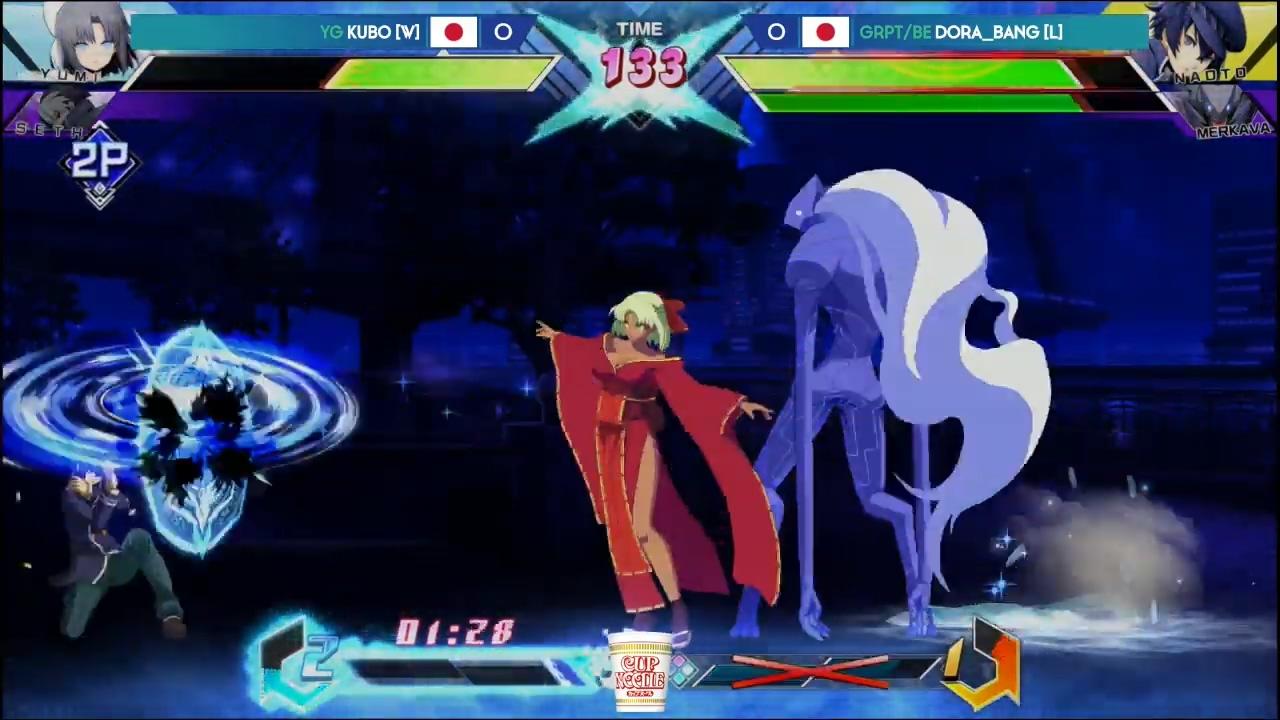Click the Japan flag beside KUBO
Viewport: 1280px width, 720px height.
click(455, 32)
